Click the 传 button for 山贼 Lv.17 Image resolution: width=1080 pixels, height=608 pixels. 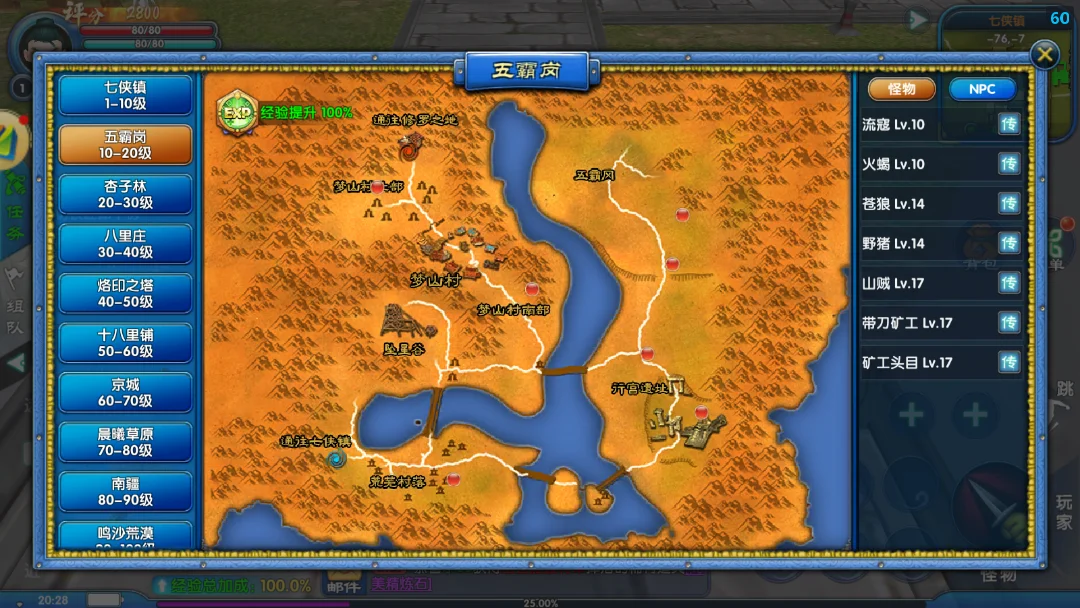click(x=1009, y=283)
